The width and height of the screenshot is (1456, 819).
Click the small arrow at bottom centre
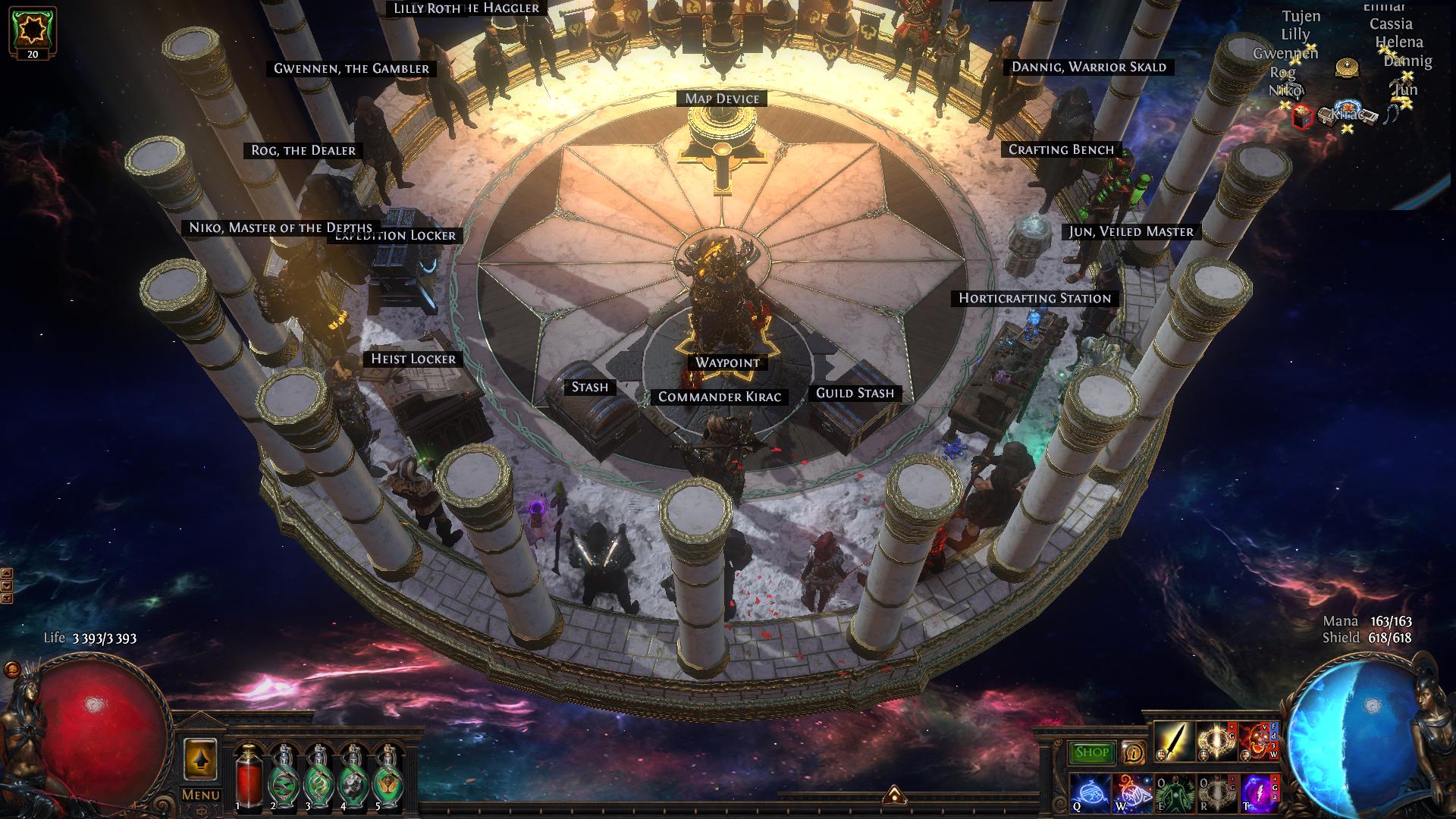tap(894, 795)
